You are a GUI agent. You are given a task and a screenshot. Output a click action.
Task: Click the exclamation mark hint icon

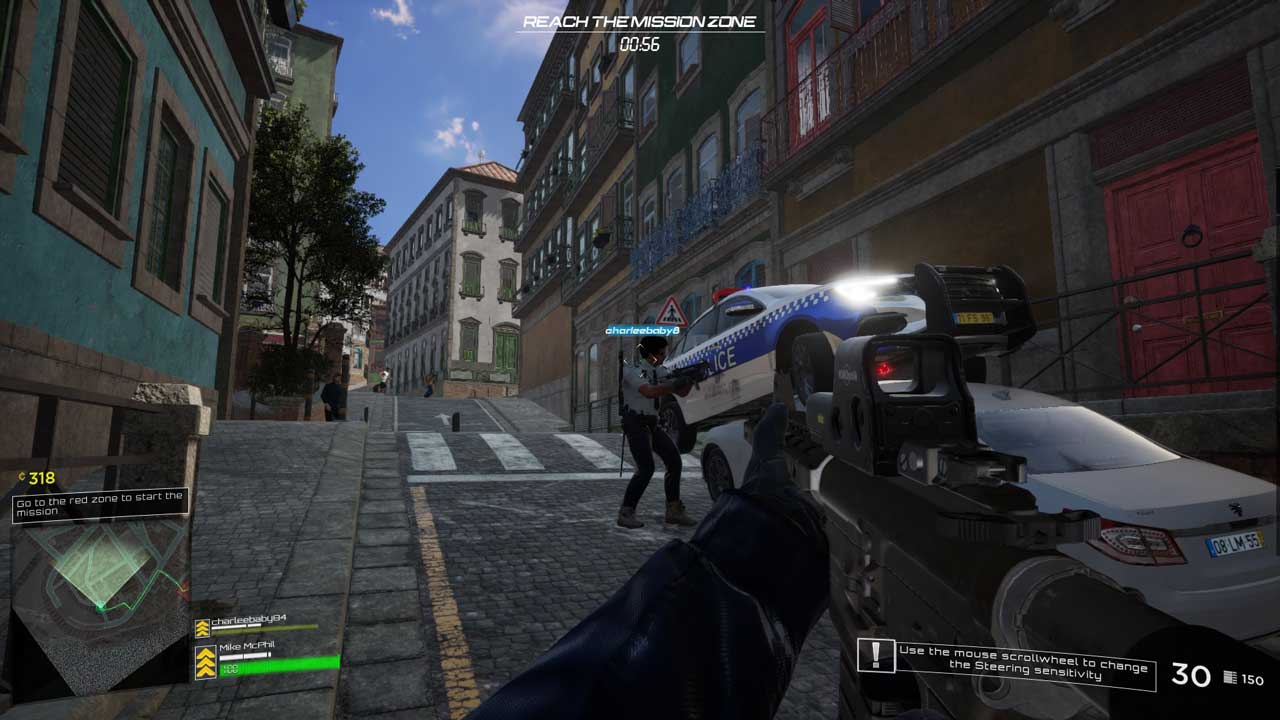(x=876, y=656)
